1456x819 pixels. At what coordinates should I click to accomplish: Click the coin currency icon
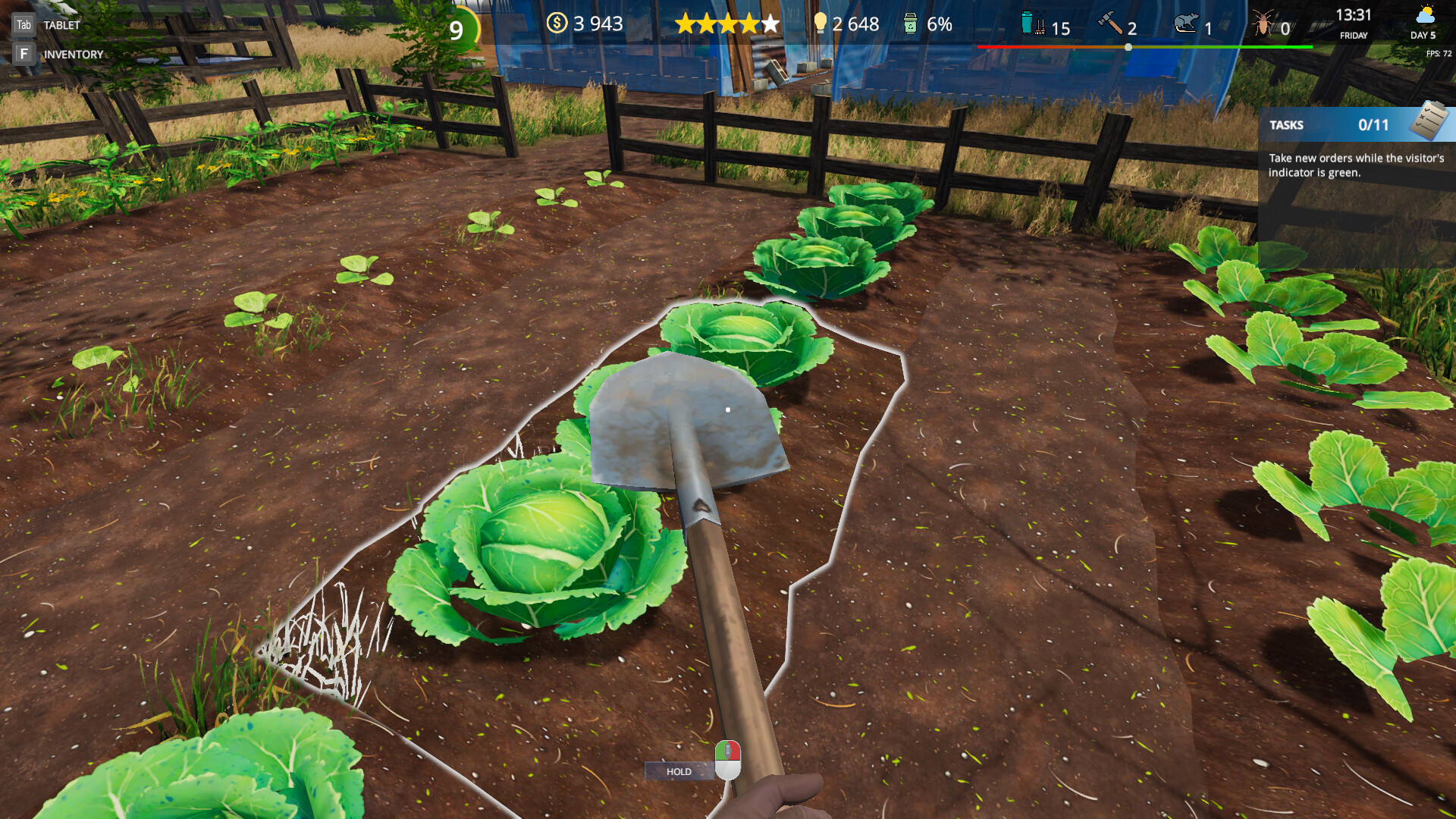click(557, 24)
